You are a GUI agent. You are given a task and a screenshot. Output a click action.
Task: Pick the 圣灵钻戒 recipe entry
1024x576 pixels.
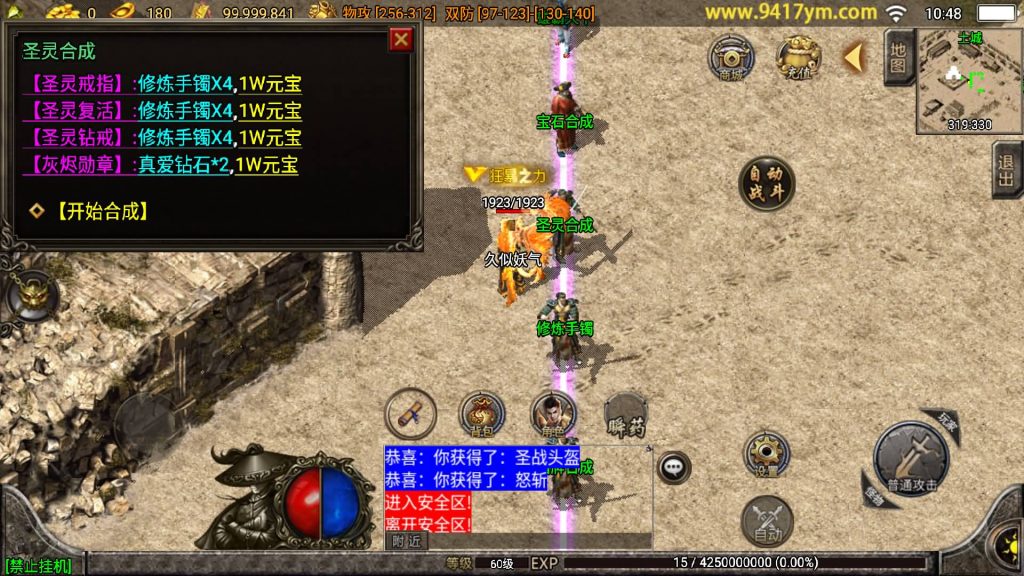(x=76, y=138)
